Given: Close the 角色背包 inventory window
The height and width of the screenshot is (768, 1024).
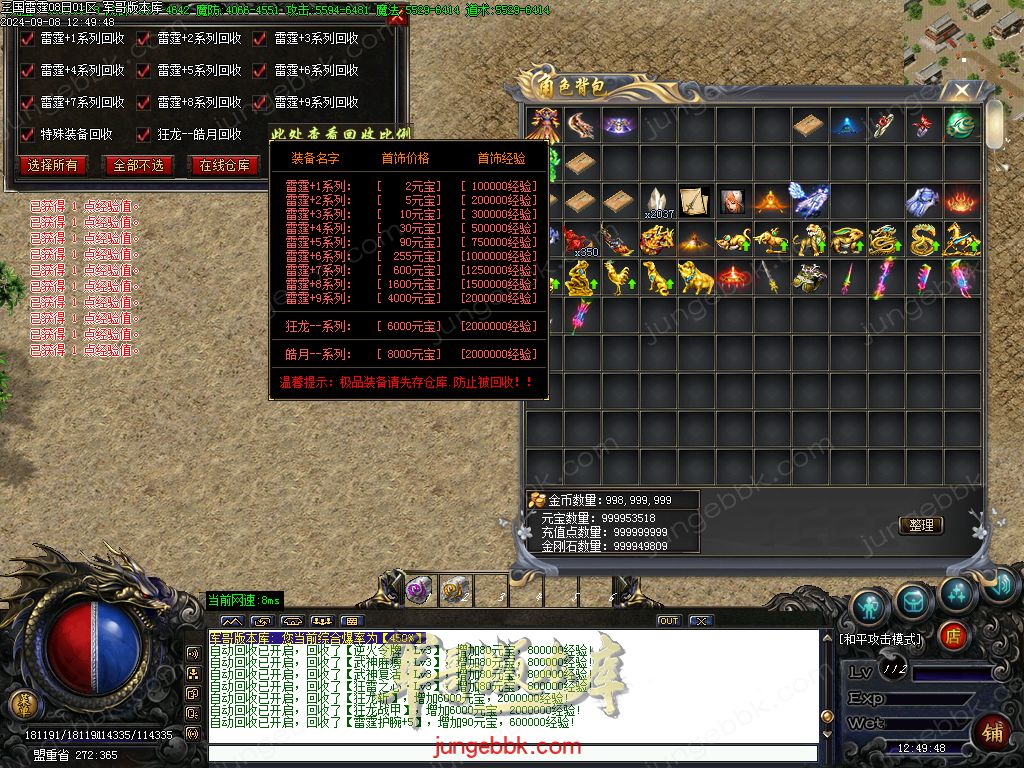Looking at the screenshot, I should point(961,91).
